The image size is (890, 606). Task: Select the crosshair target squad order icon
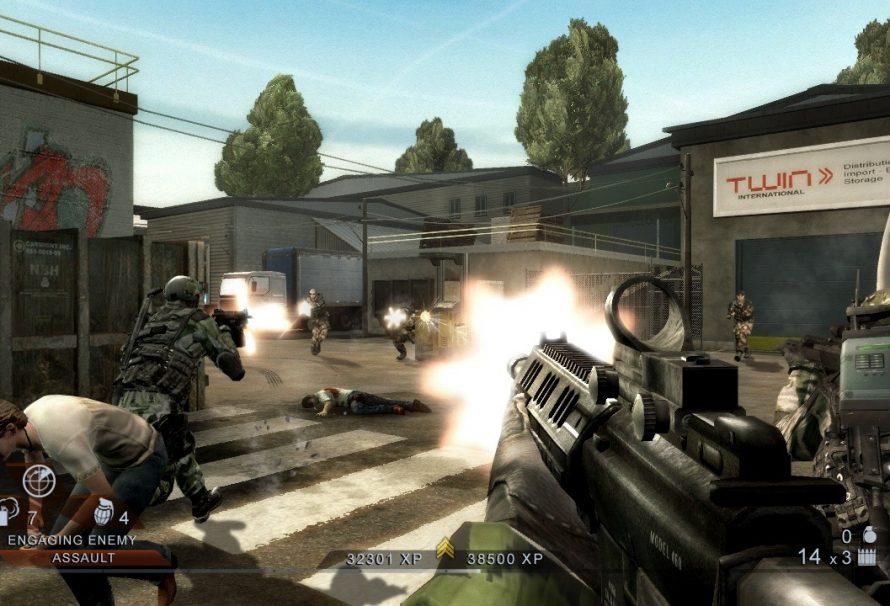click(x=38, y=481)
